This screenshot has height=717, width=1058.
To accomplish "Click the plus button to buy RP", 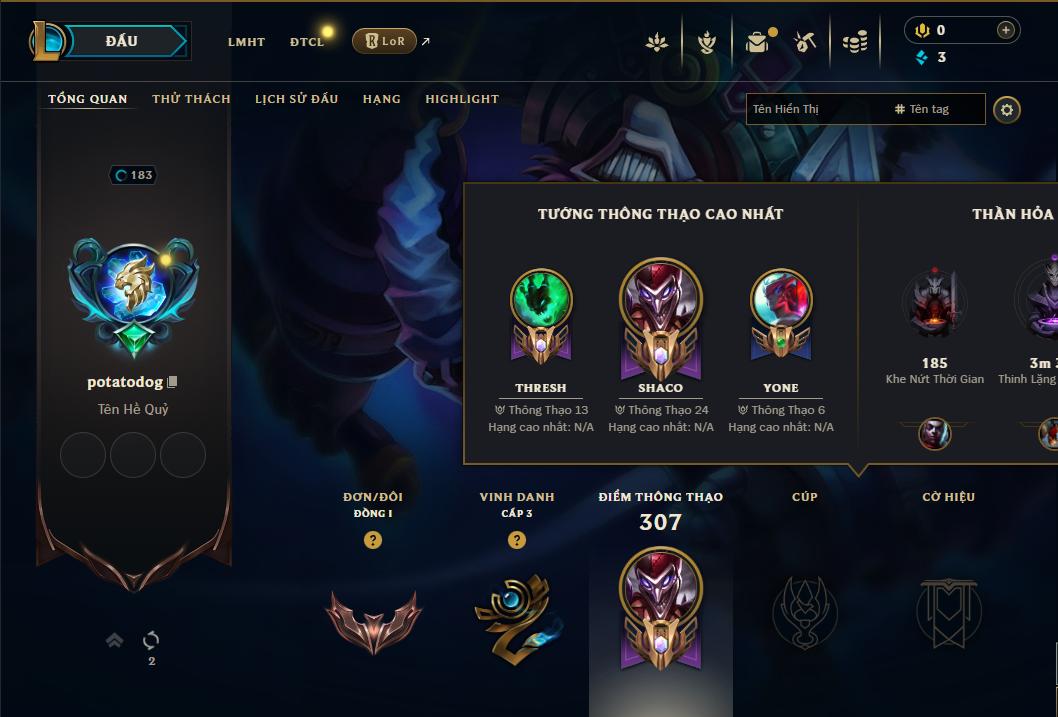I will click(1006, 30).
